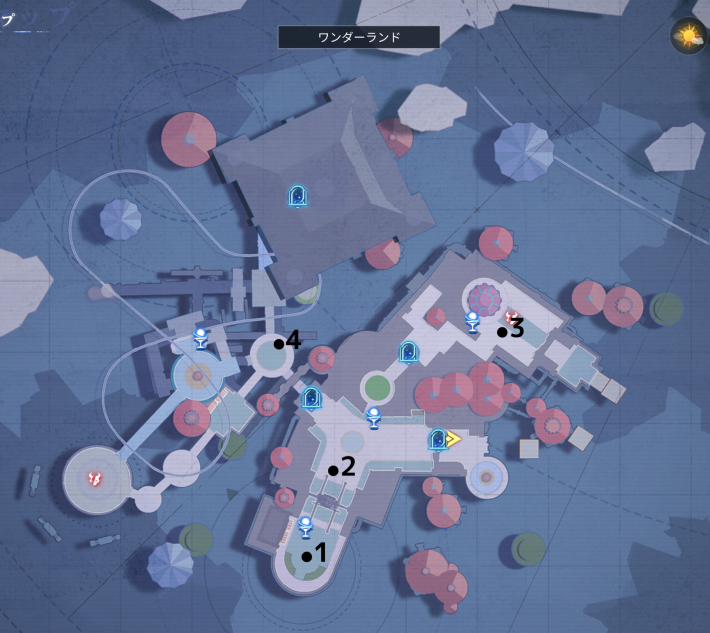Viewport: 710px width, 633px height.
Task: Click the numbered point 1 dot
Action: click(306, 556)
